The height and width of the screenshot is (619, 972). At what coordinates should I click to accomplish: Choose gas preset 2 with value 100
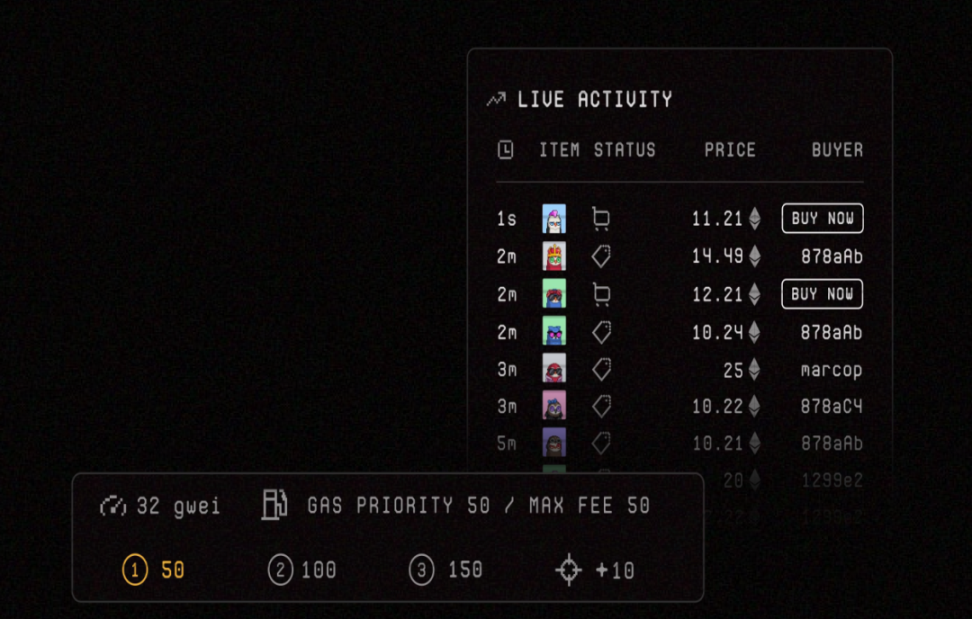pos(302,570)
